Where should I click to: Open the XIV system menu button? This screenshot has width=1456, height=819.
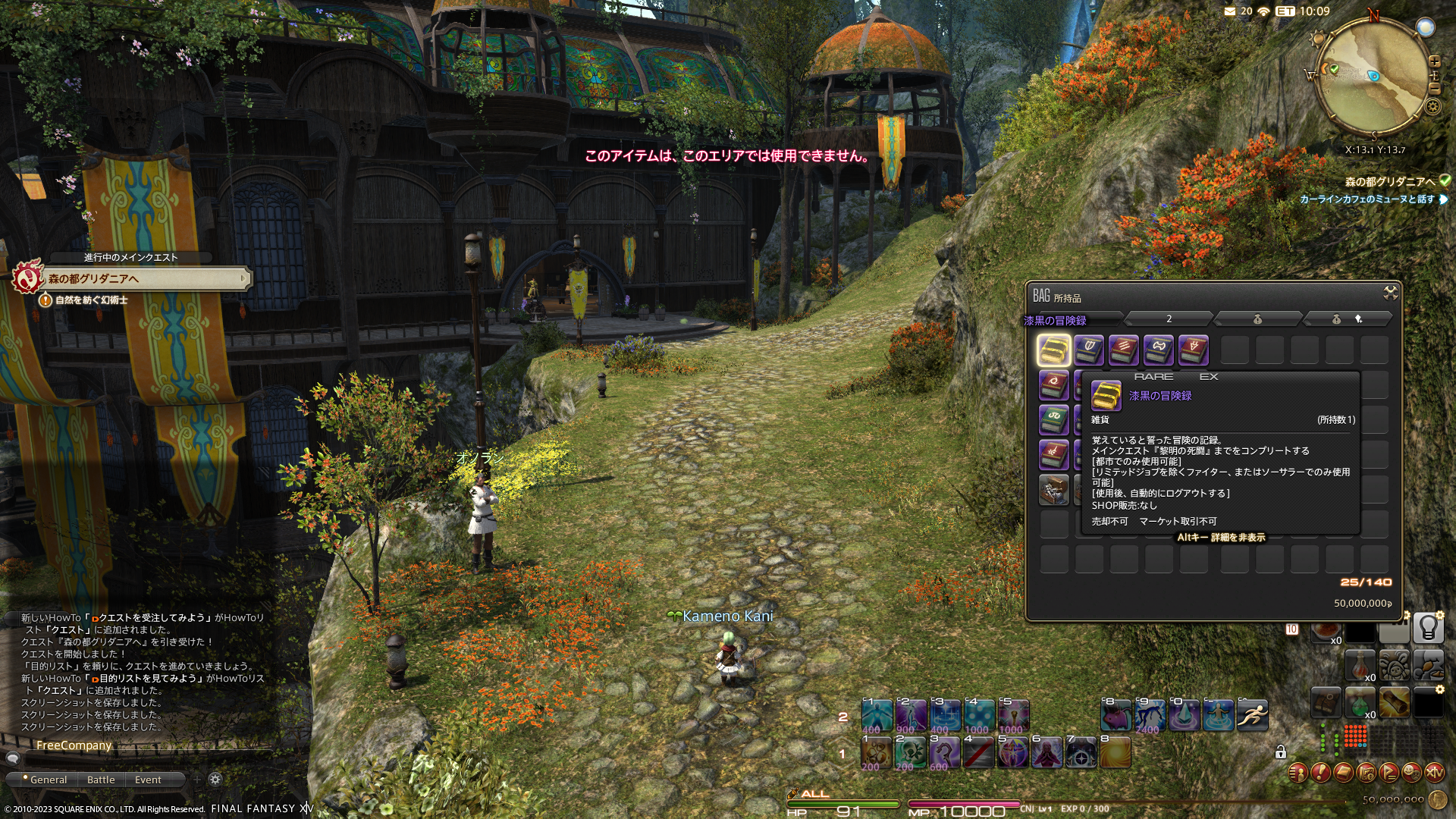pyautogui.click(x=1434, y=773)
